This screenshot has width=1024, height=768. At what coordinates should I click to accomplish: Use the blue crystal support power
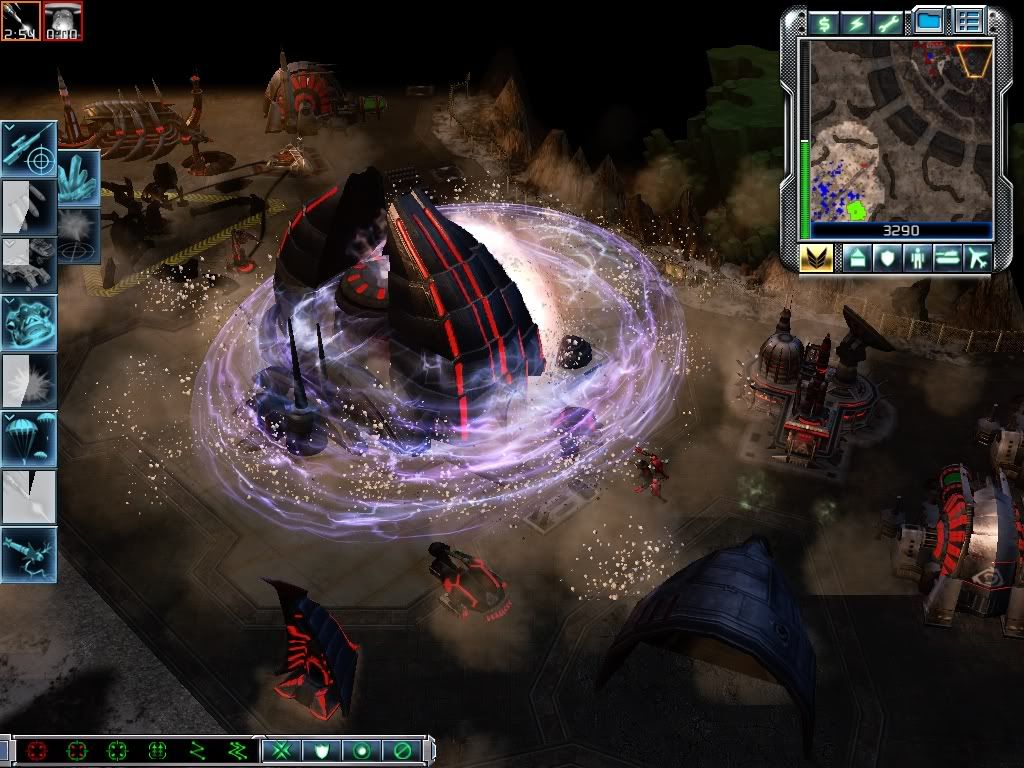[x=78, y=177]
